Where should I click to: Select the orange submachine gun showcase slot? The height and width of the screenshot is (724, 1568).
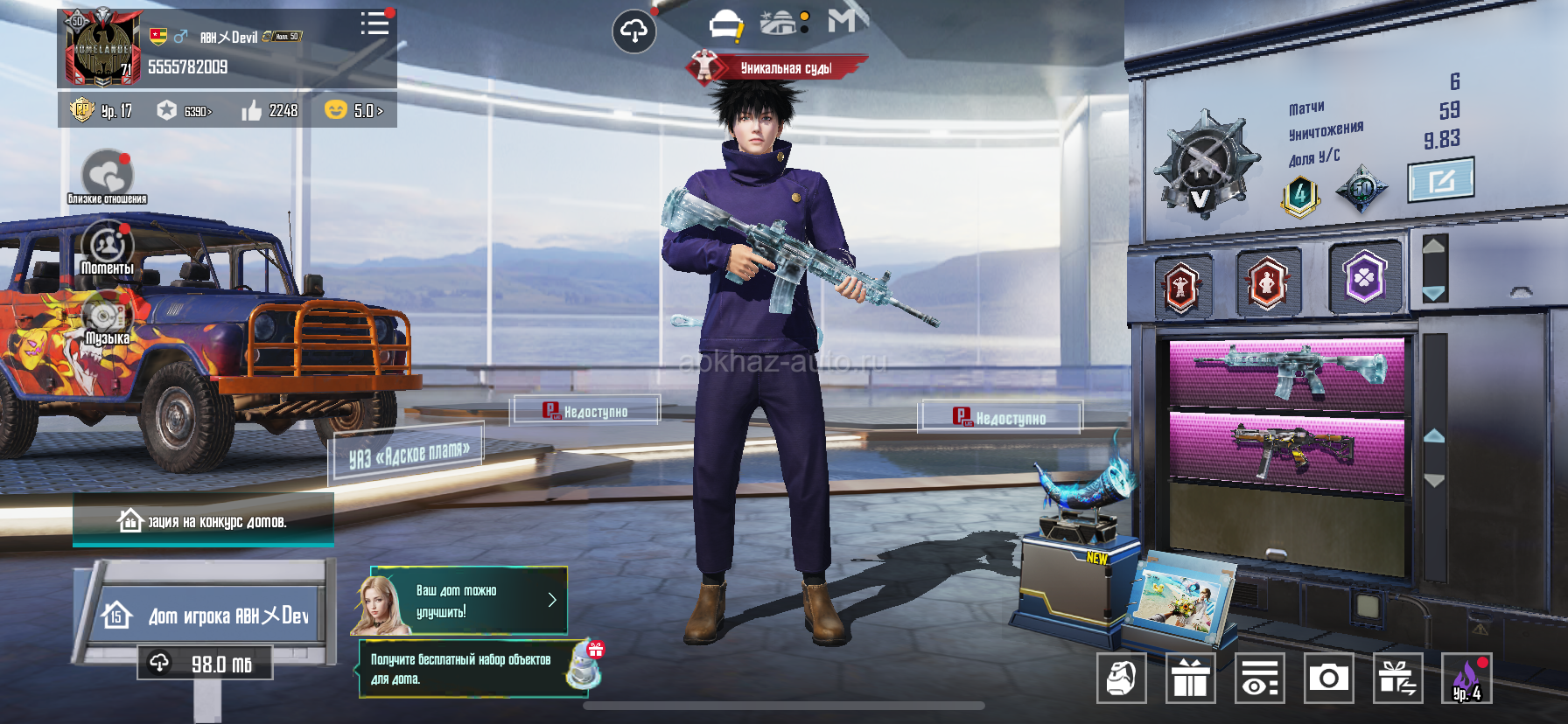[x=1287, y=446]
